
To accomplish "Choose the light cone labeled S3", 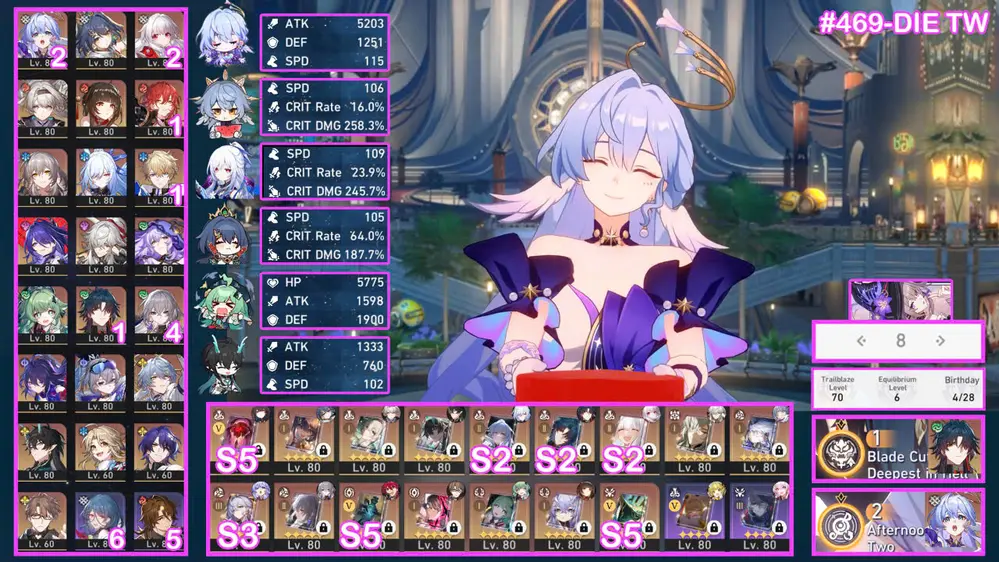I will [x=240, y=516].
